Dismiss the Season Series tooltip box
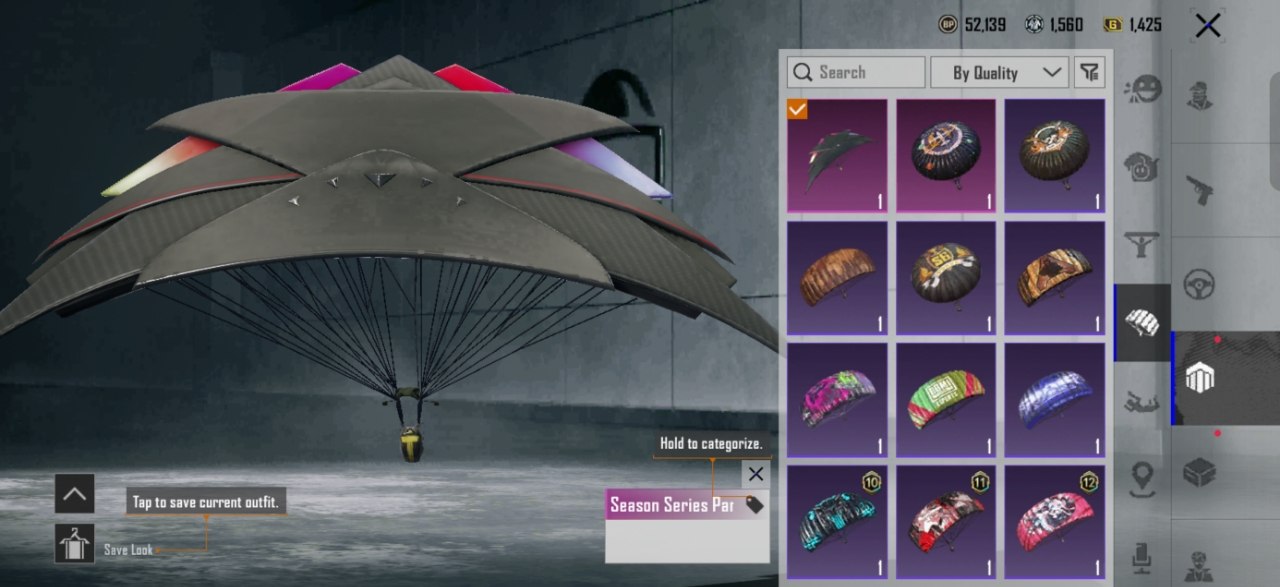The height and width of the screenshot is (587, 1280). 756,474
